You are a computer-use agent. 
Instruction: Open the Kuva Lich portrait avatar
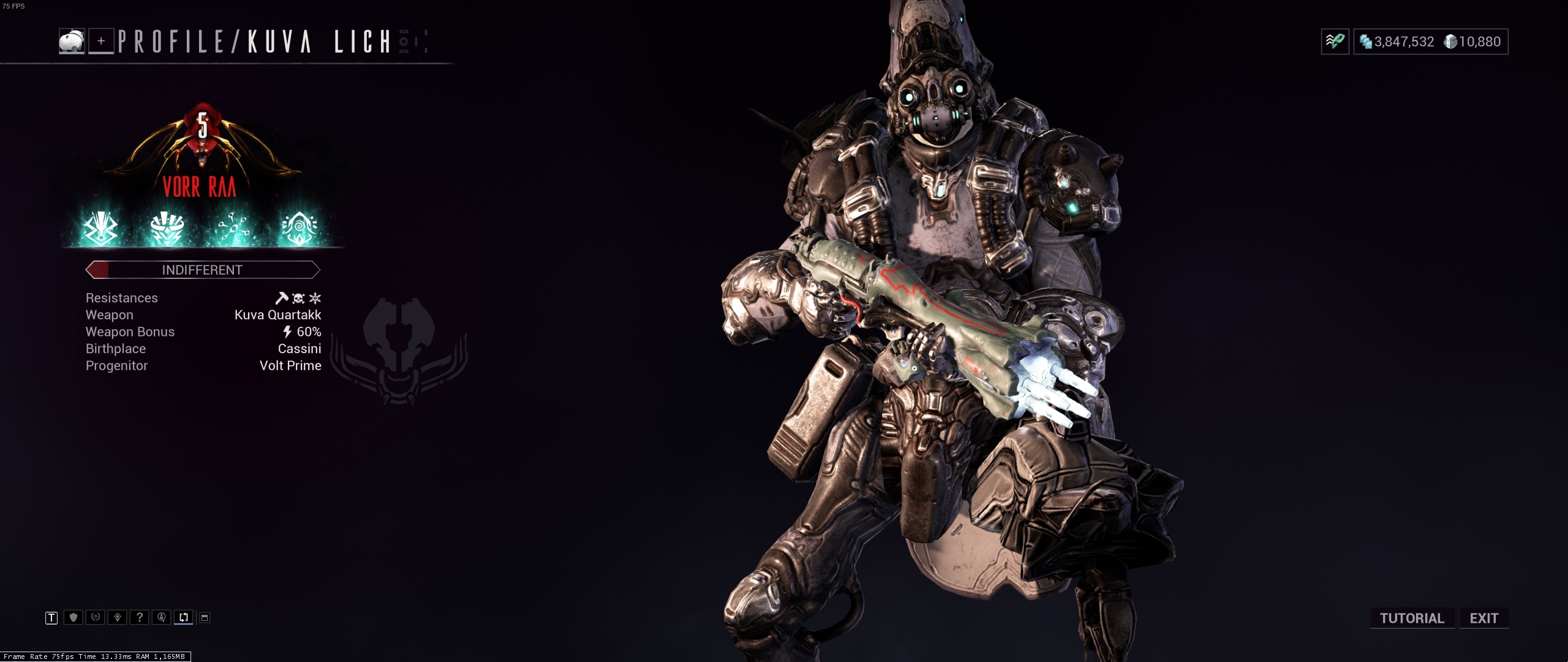coord(71,42)
